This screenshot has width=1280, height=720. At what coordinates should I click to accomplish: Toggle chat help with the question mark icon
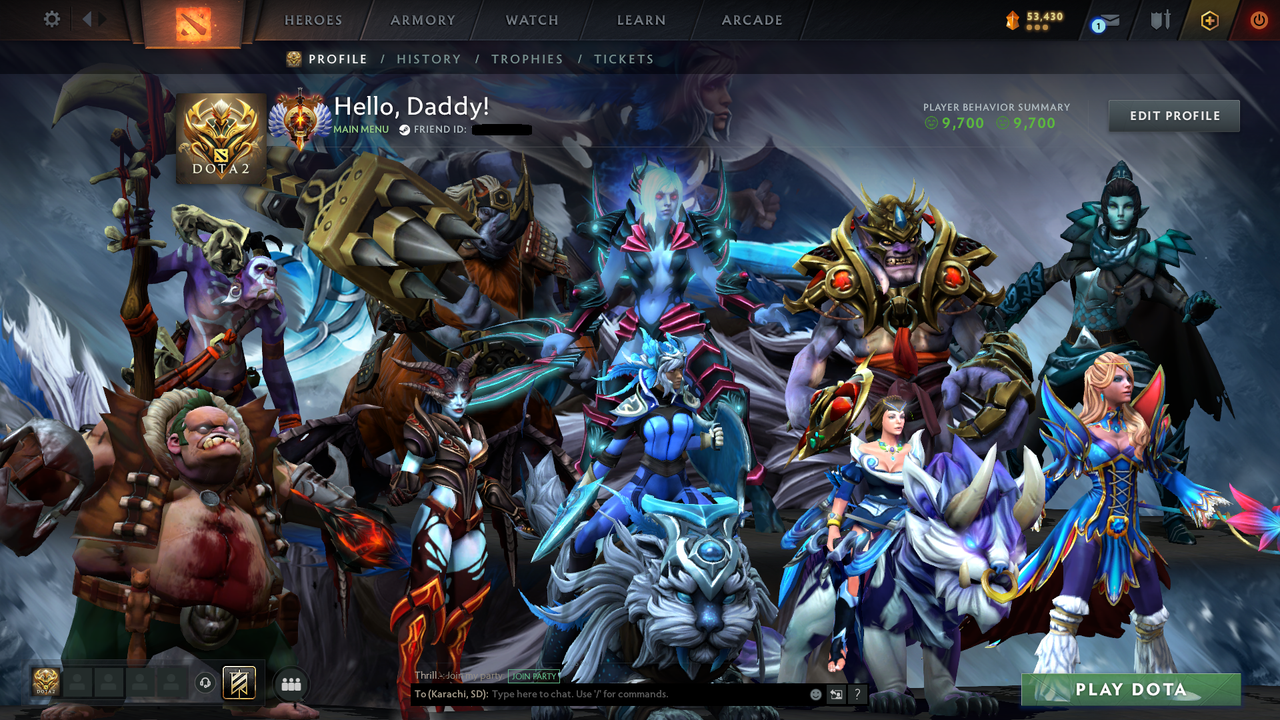pos(857,694)
